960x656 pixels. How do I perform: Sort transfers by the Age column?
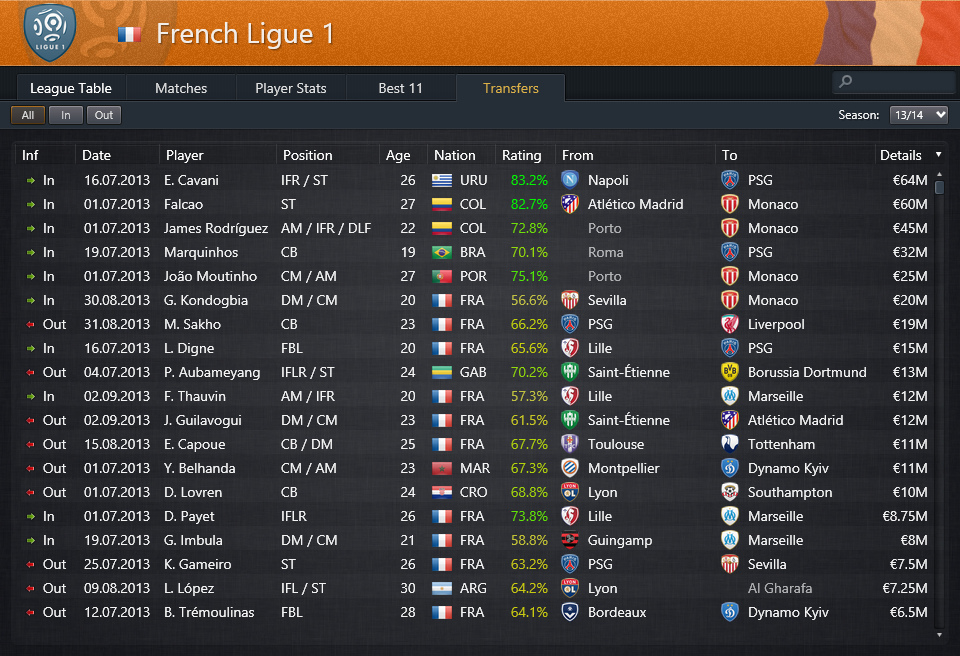tap(398, 155)
